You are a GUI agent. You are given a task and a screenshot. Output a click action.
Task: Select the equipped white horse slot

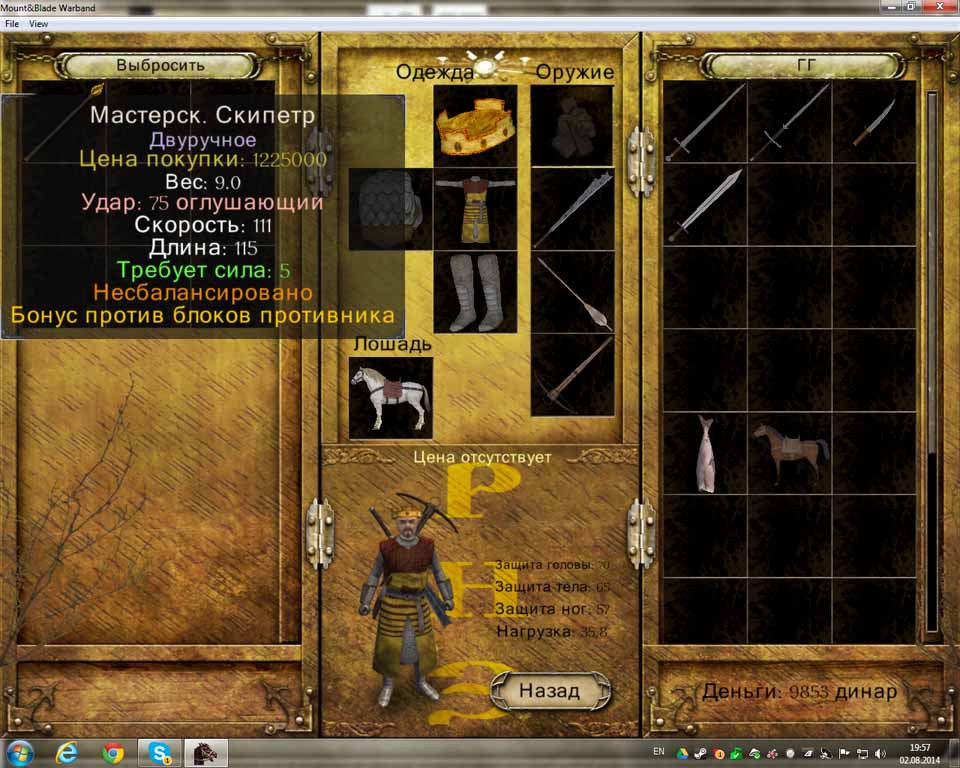[390, 397]
